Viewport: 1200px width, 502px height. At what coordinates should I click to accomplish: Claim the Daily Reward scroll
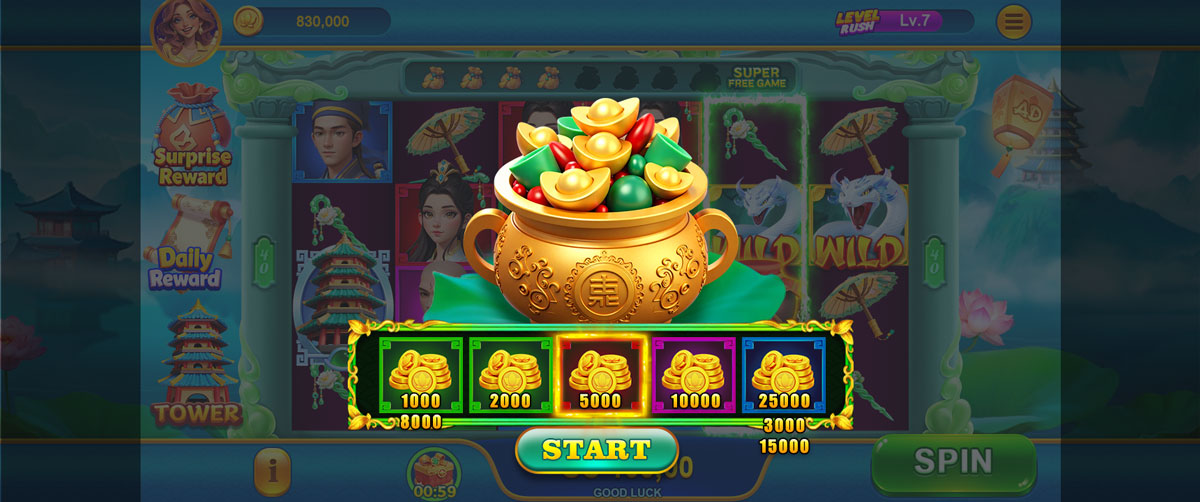pyautogui.click(x=190, y=244)
